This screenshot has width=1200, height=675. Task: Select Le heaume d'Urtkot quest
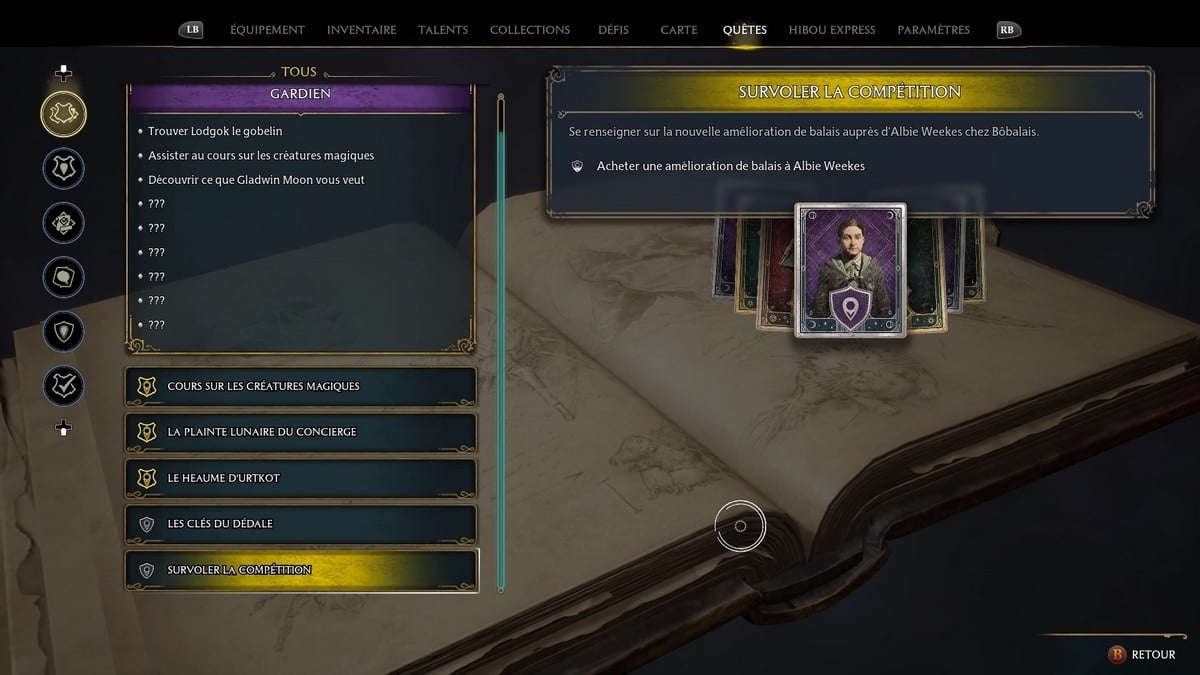(300, 478)
